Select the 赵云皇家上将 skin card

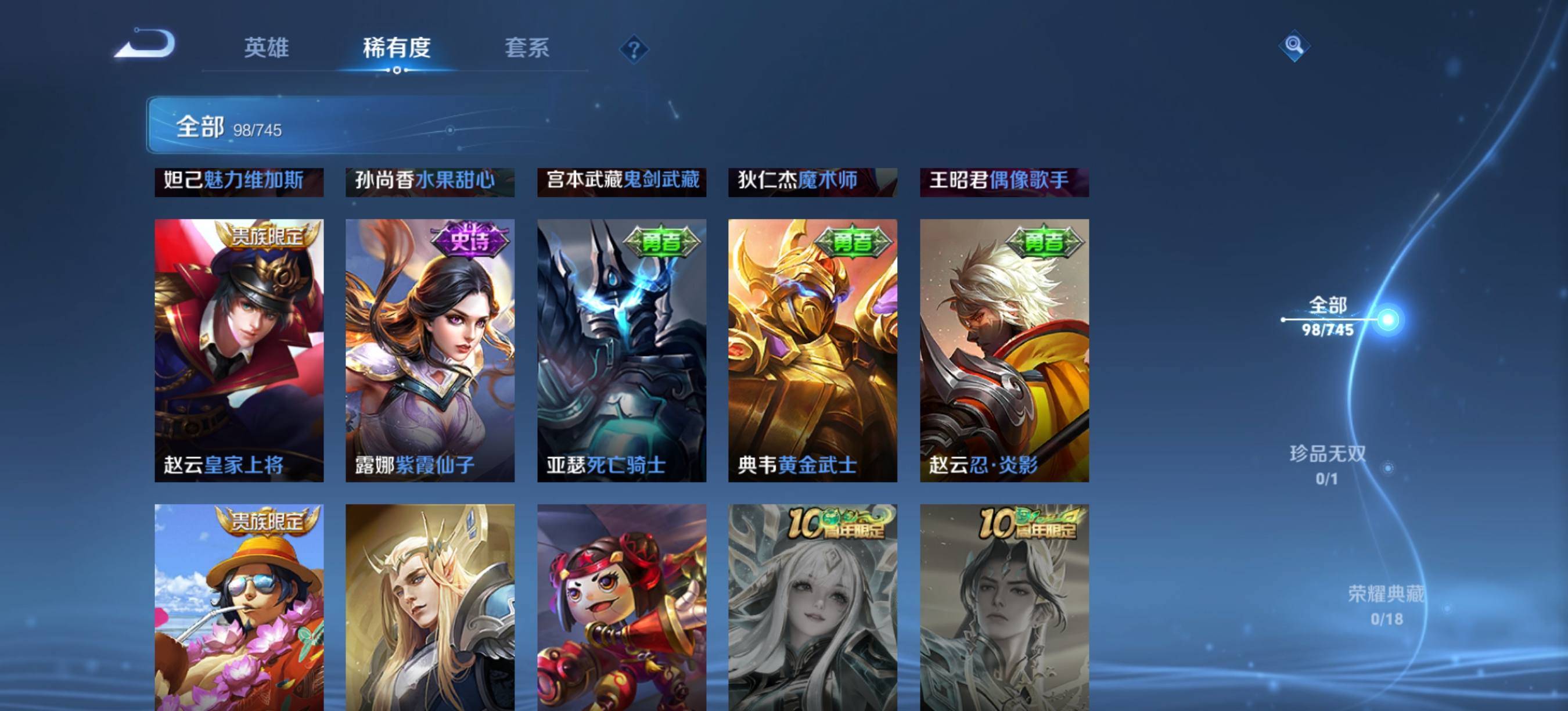pos(239,350)
